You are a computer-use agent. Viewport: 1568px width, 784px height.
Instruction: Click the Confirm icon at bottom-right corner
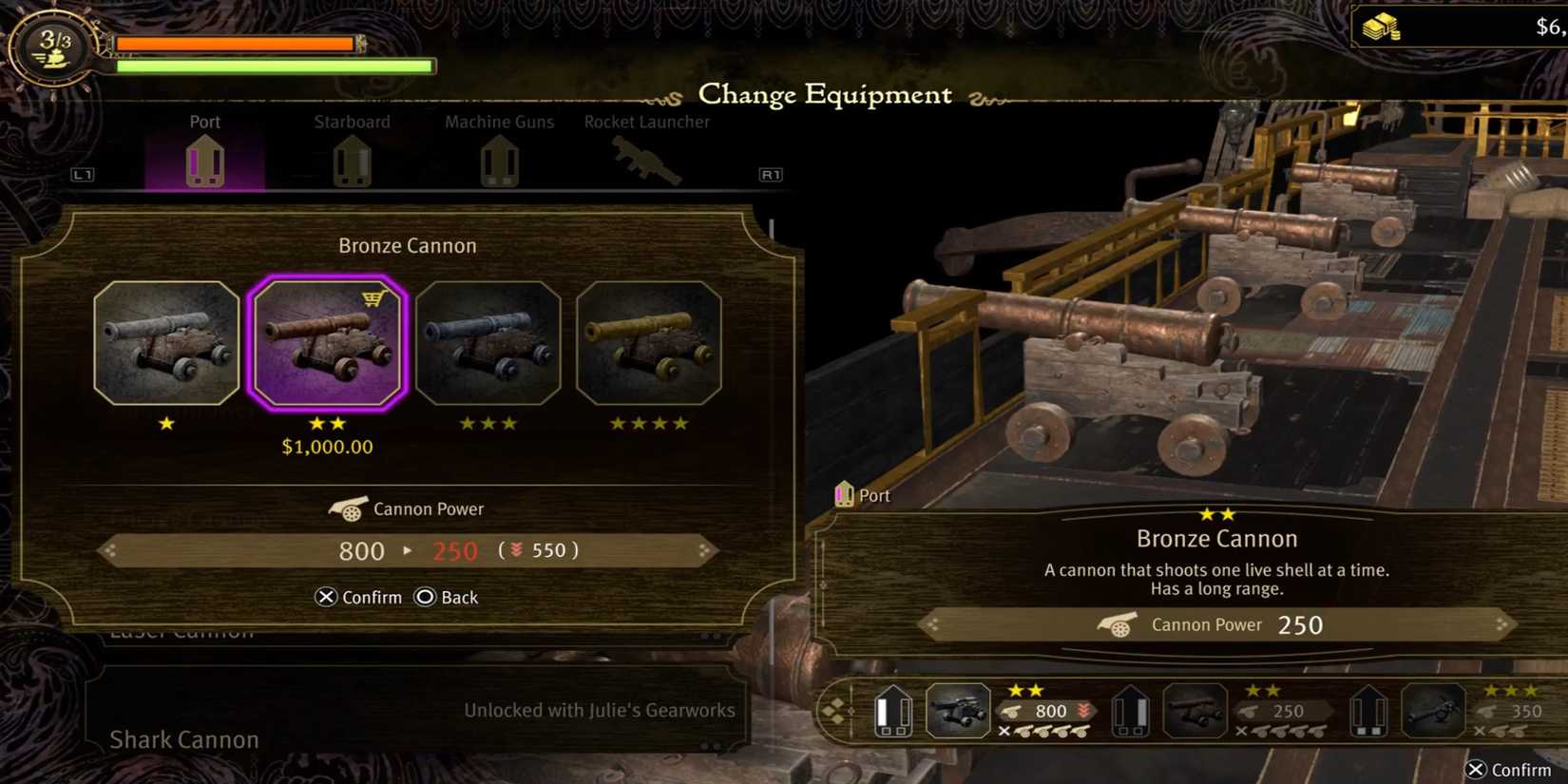pyautogui.click(x=1478, y=770)
